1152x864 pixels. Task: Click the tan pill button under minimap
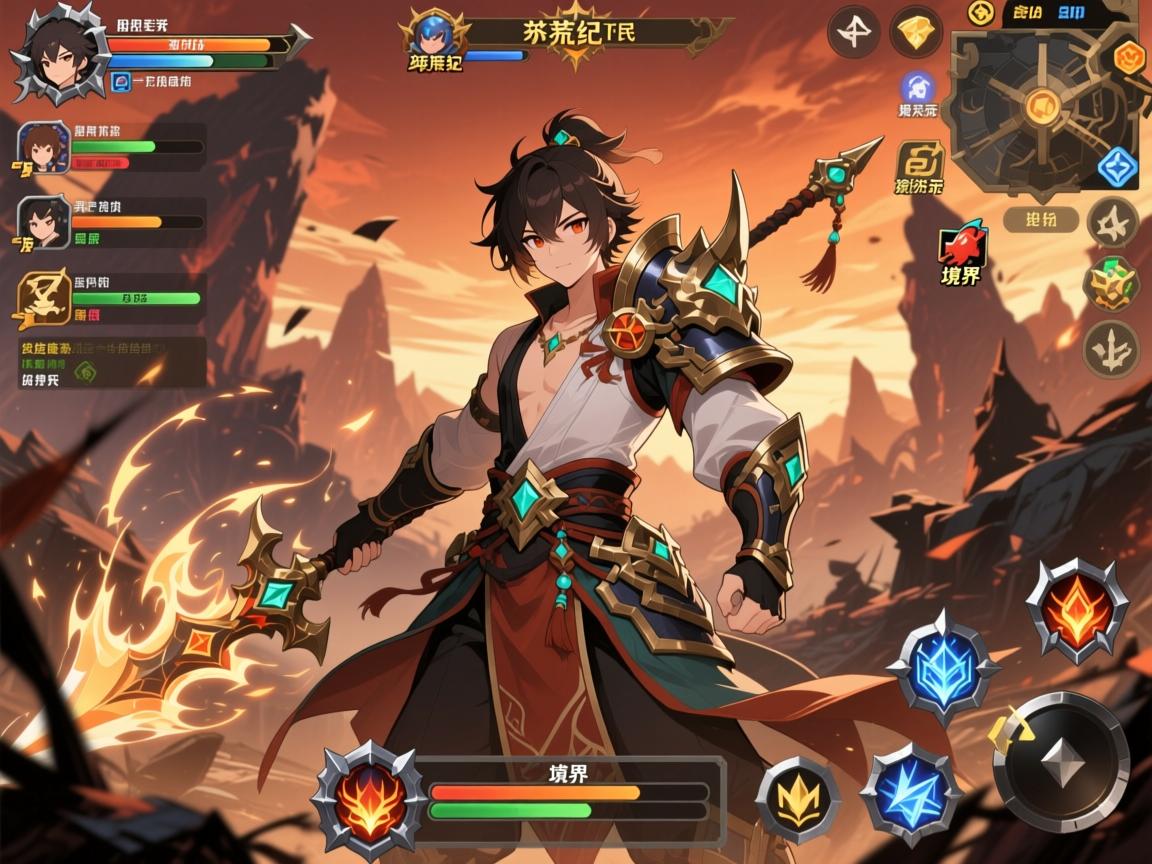point(1040,220)
